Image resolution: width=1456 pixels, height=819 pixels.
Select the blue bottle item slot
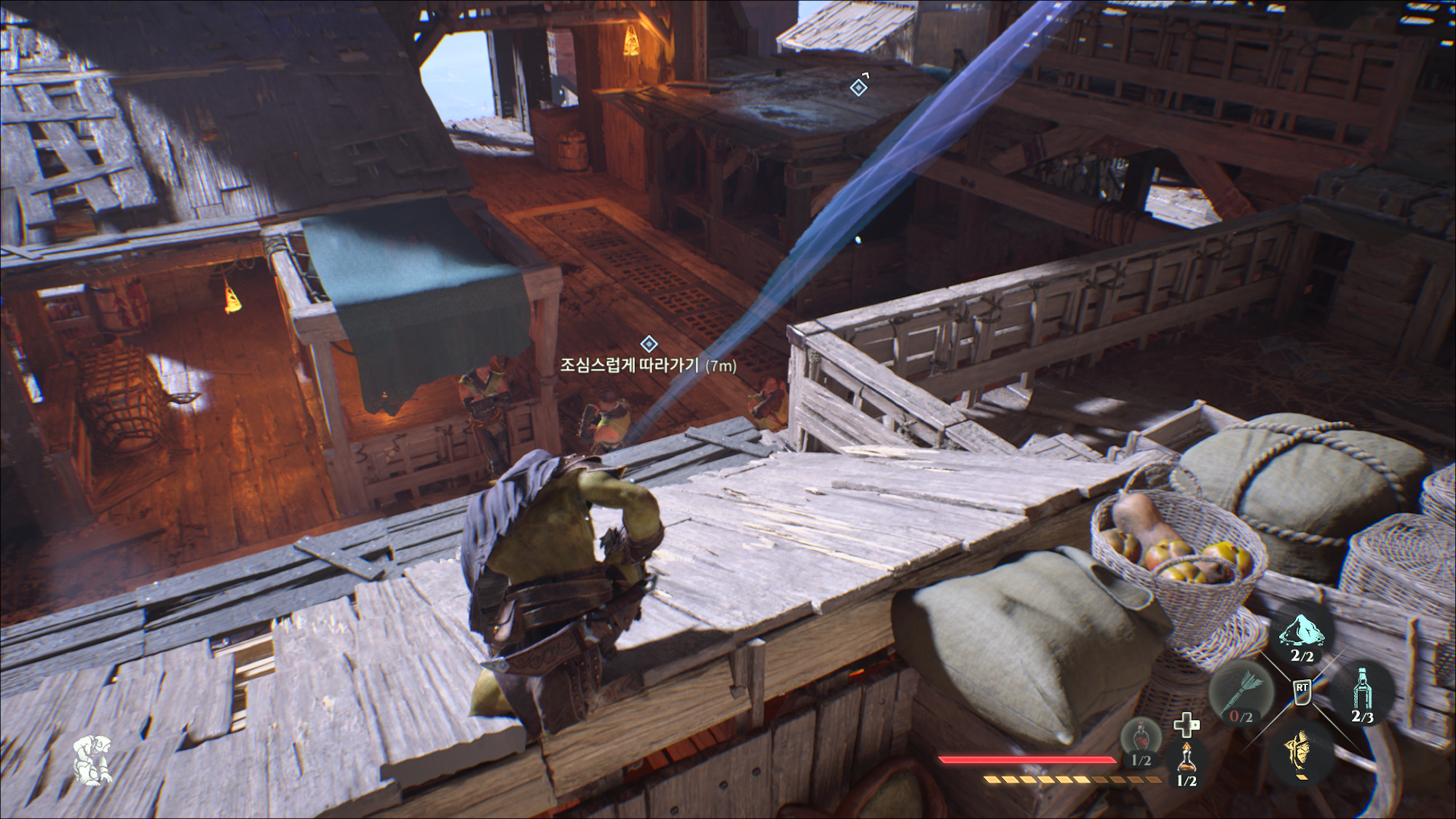click(1363, 690)
